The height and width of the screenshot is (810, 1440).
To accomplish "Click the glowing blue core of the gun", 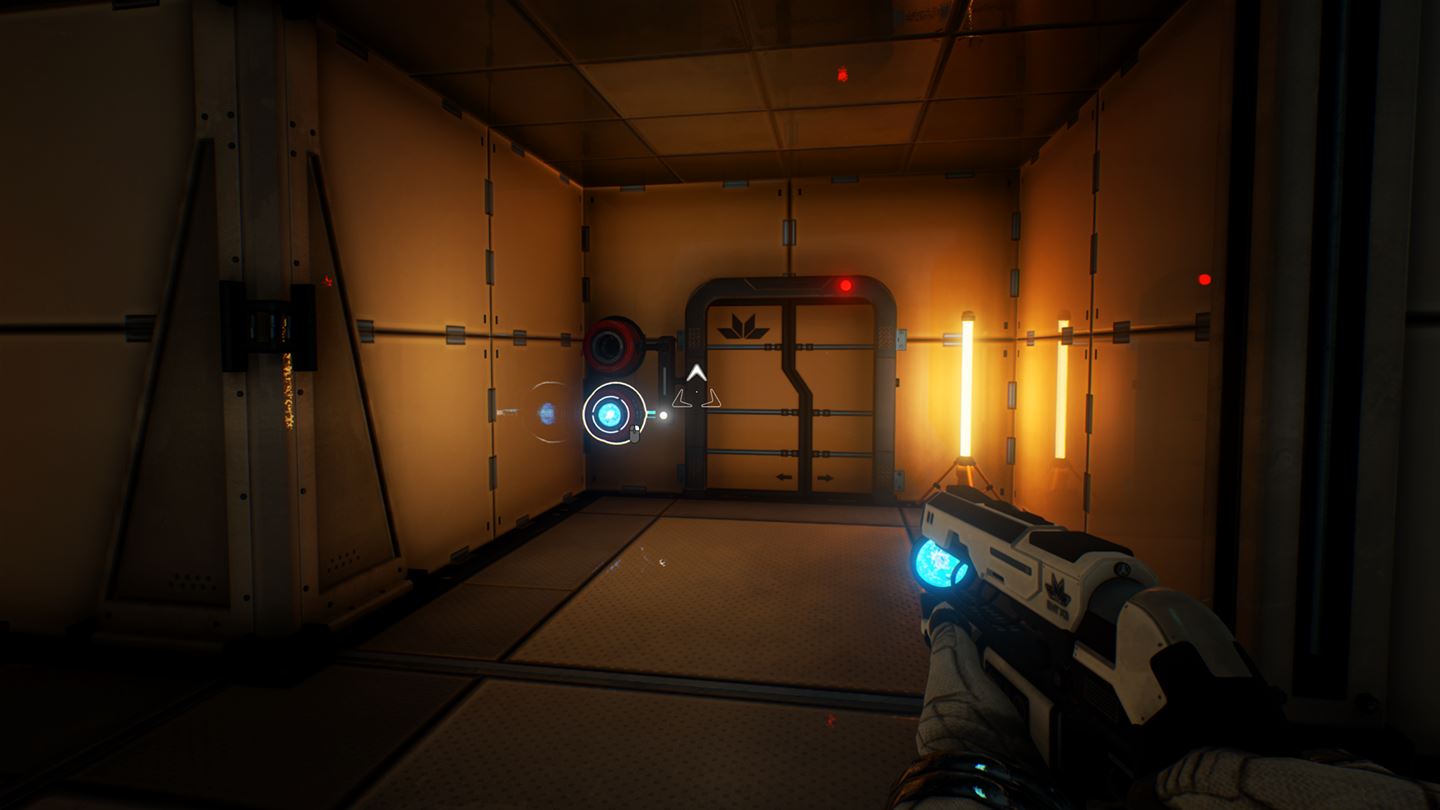I will [x=935, y=562].
